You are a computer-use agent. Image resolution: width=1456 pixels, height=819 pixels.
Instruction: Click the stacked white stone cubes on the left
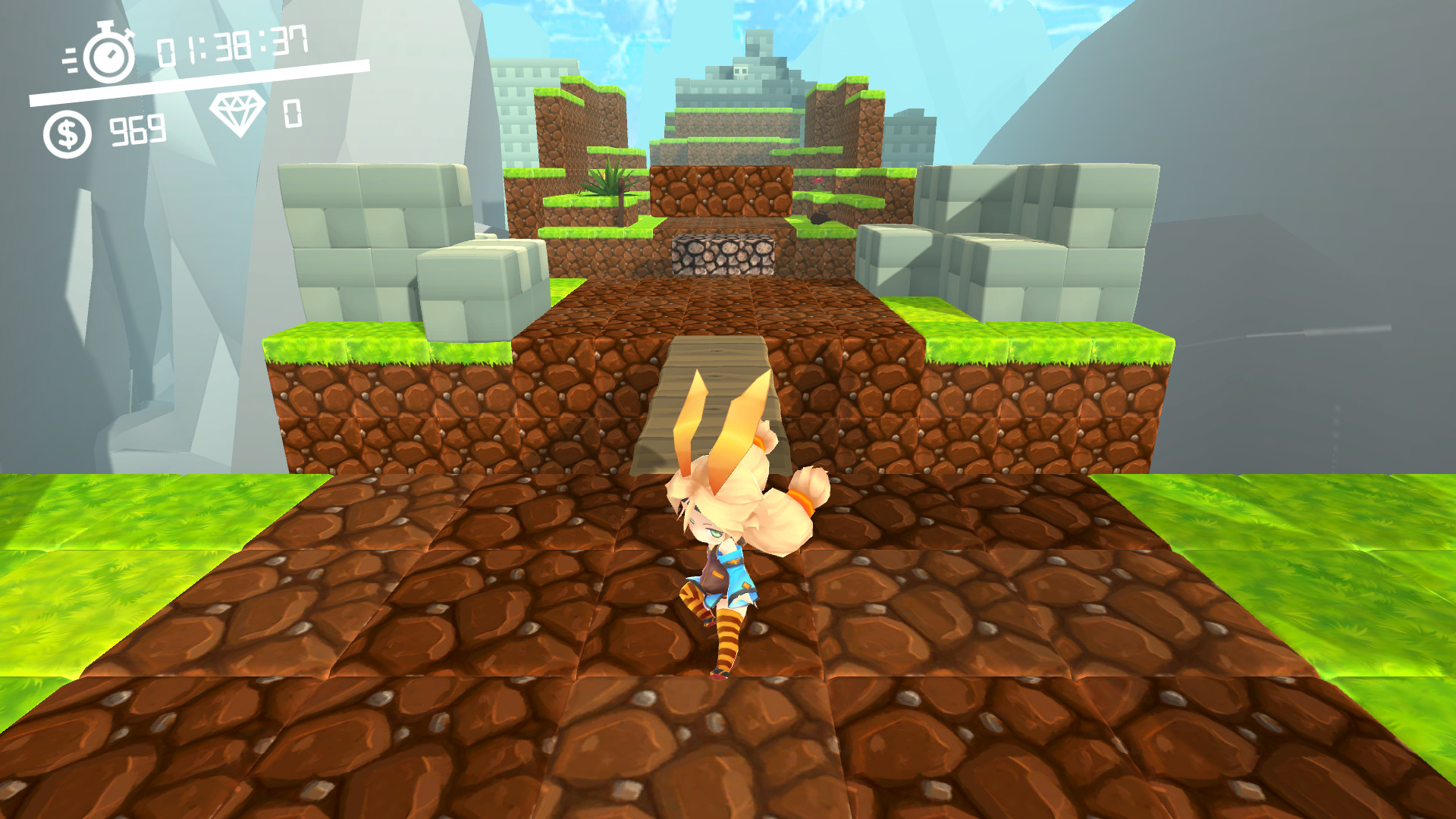tap(364, 227)
